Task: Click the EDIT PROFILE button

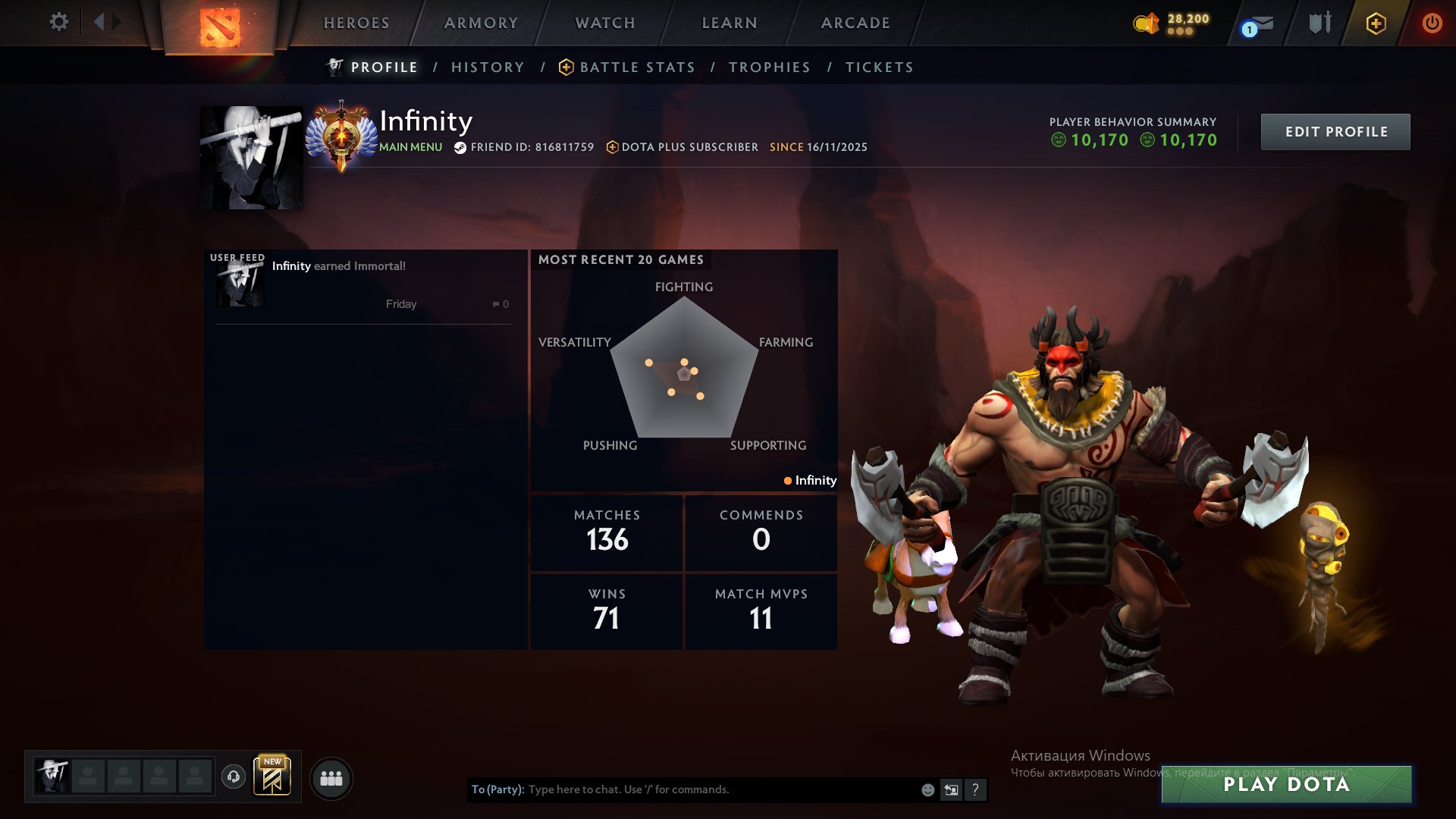Action: pos(1335,131)
